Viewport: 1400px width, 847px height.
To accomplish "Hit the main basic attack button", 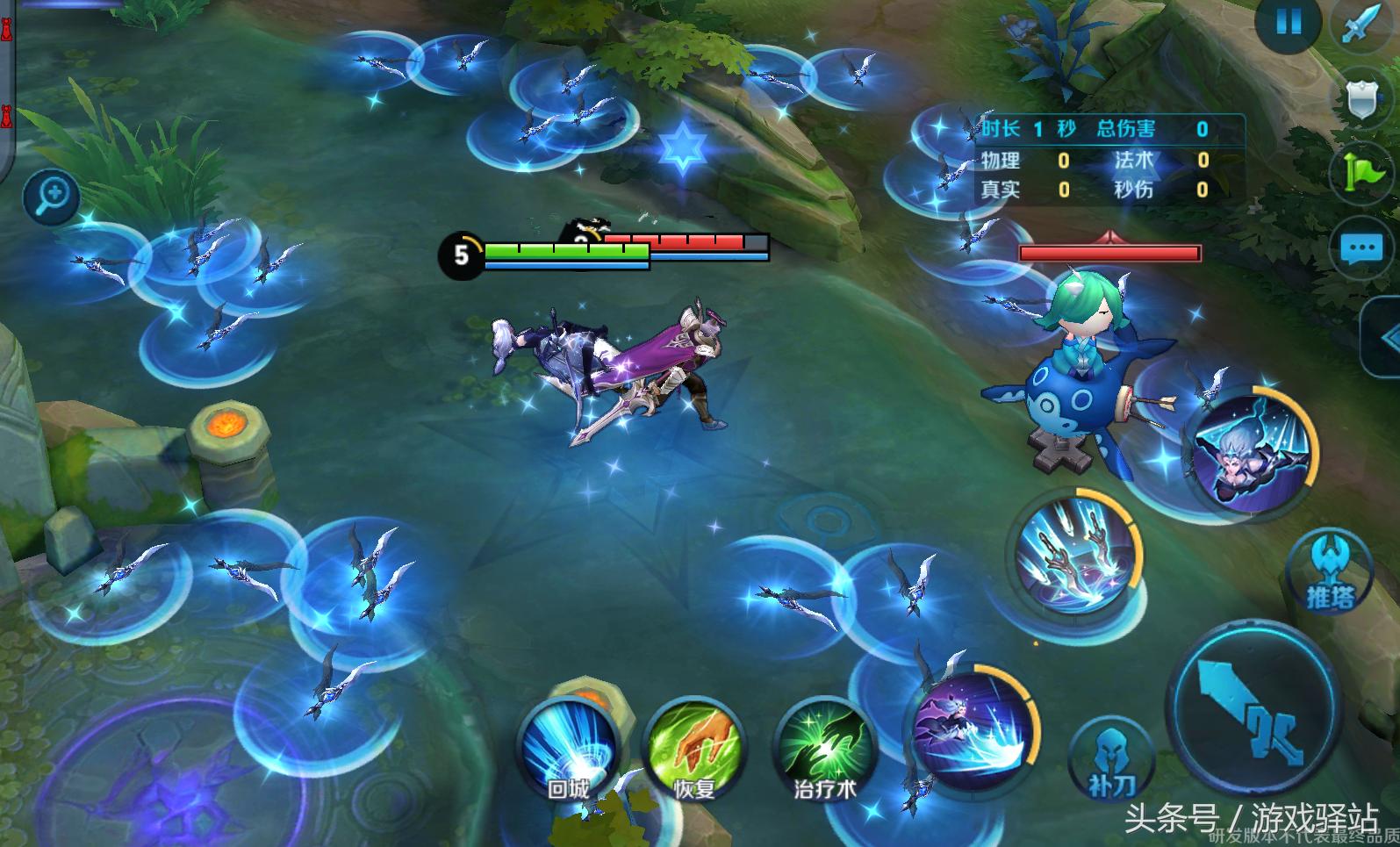I will (x=1256, y=711).
